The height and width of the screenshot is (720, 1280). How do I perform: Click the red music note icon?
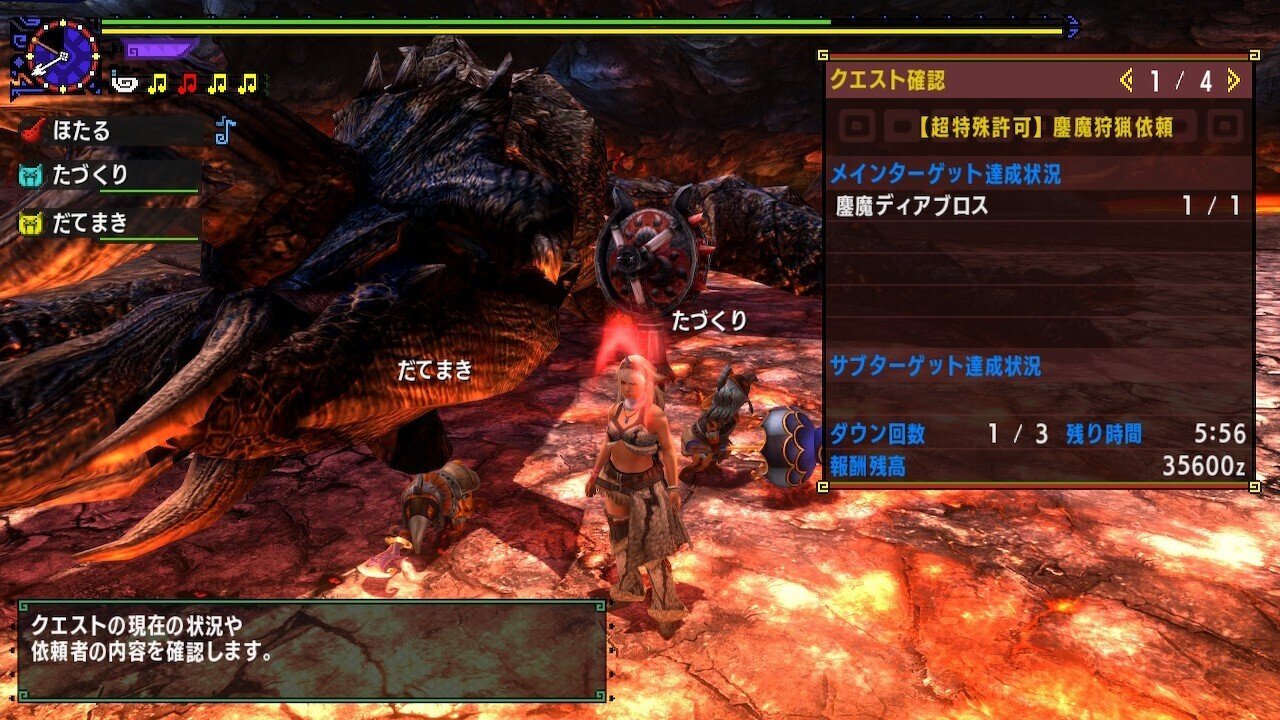(186, 84)
